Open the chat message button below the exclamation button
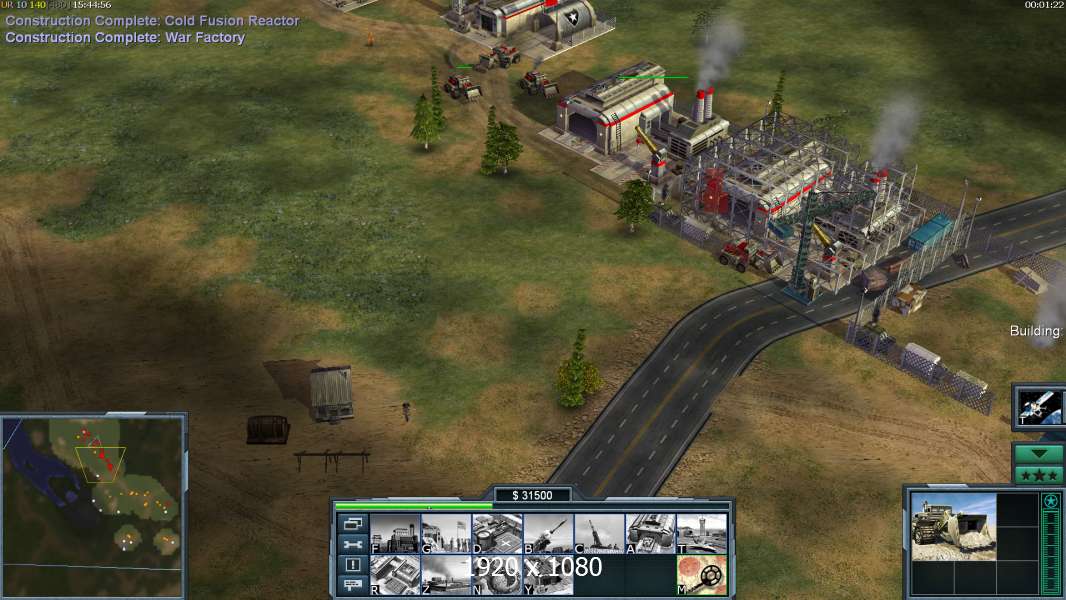Image resolution: width=1066 pixels, height=600 pixels. click(x=352, y=586)
